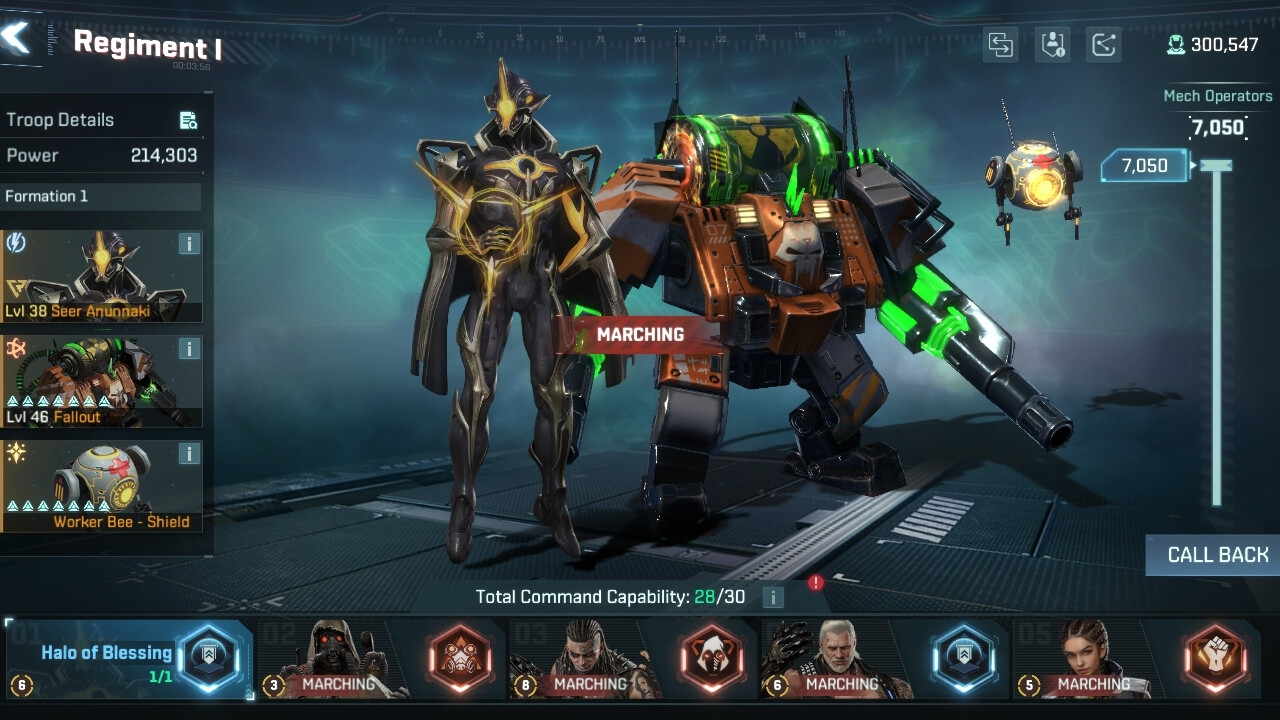Viewport: 1280px width, 720px height.
Task: Click the CALL BACK button
Action: [1216, 555]
